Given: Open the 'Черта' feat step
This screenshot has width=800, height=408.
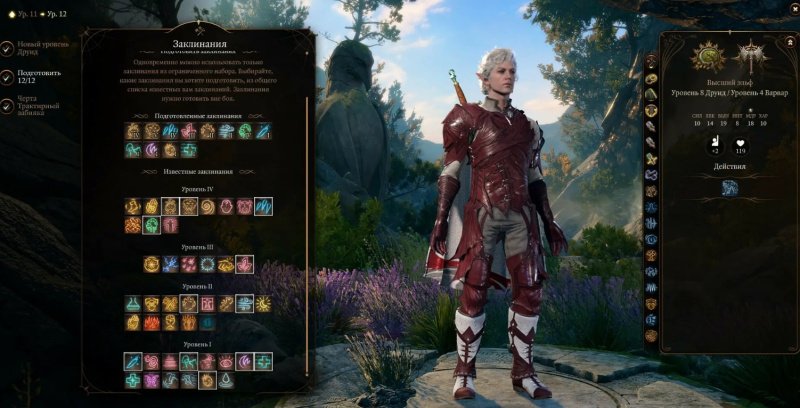Looking at the screenshot, I should point(40,104).
